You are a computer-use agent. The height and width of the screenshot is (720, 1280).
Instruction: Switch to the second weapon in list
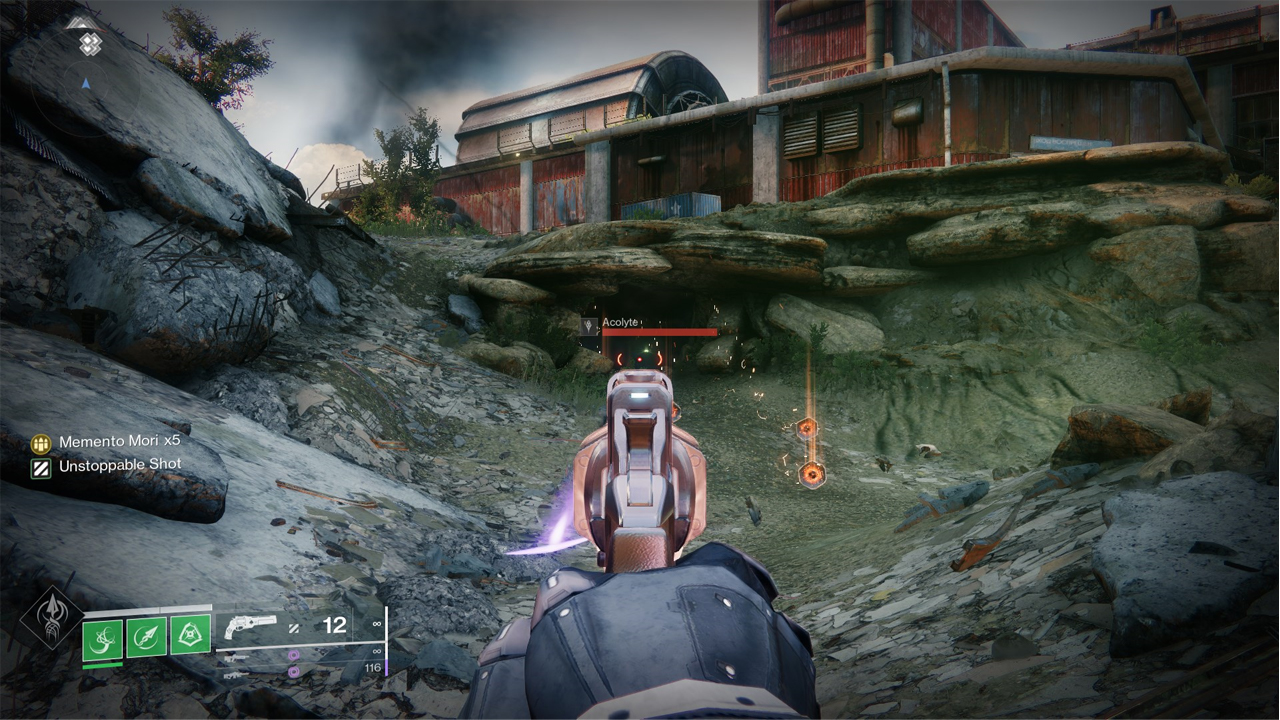click(x=237, y=656)
